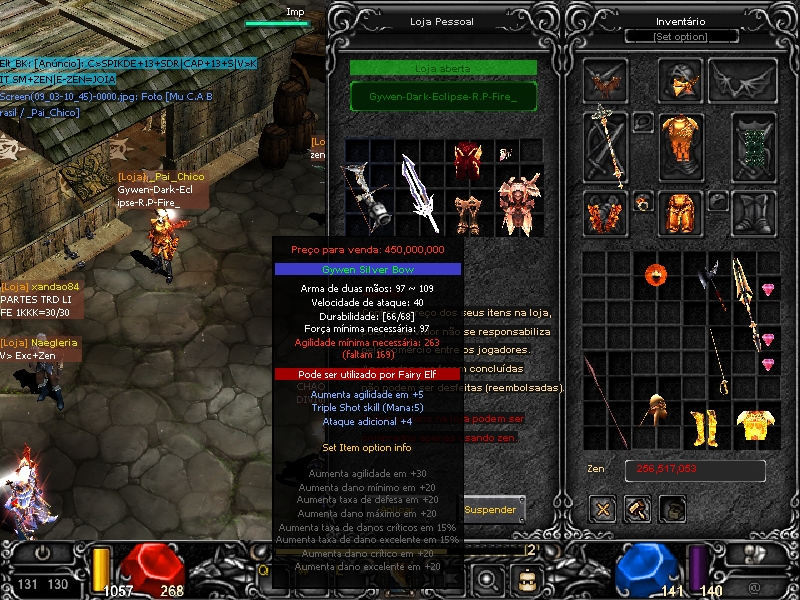
Task: Click the hammer repair button
Action: (636, 510)
